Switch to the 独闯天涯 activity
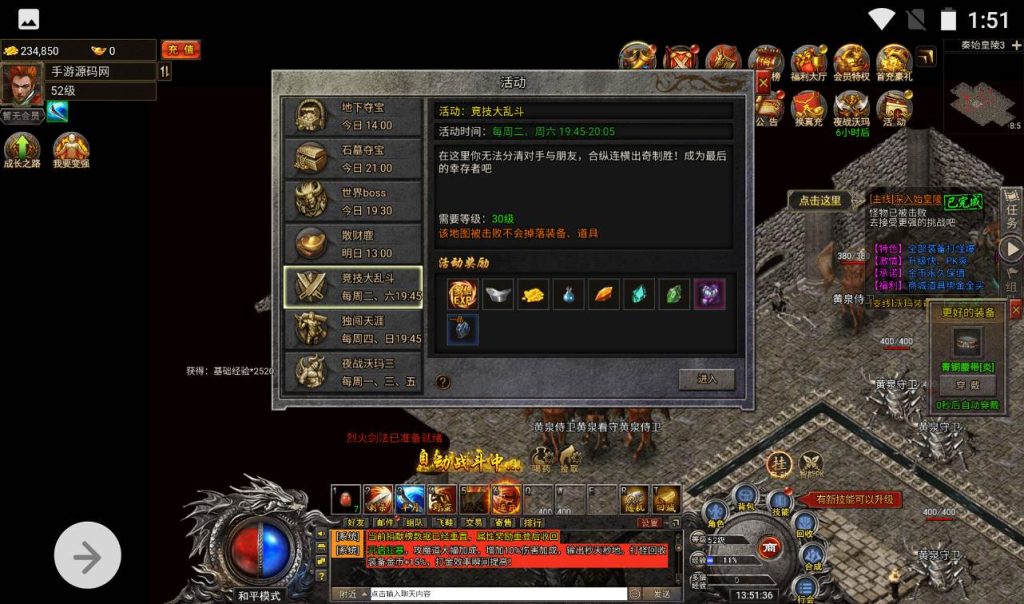This screenshot has width=1024, height=604. (x=352, y=329)
